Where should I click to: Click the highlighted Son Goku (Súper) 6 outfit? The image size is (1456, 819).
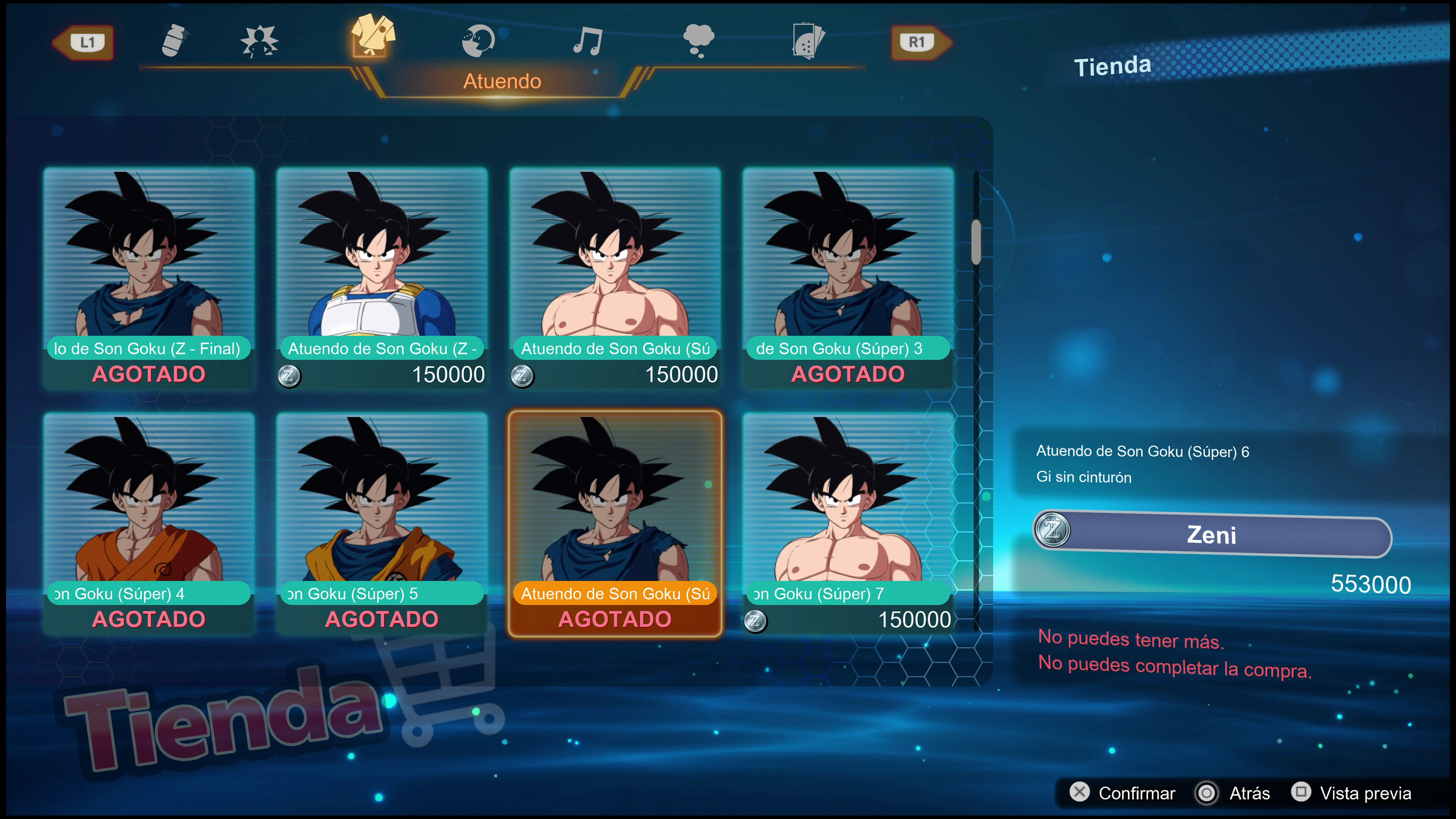click(x=615, y=523)
